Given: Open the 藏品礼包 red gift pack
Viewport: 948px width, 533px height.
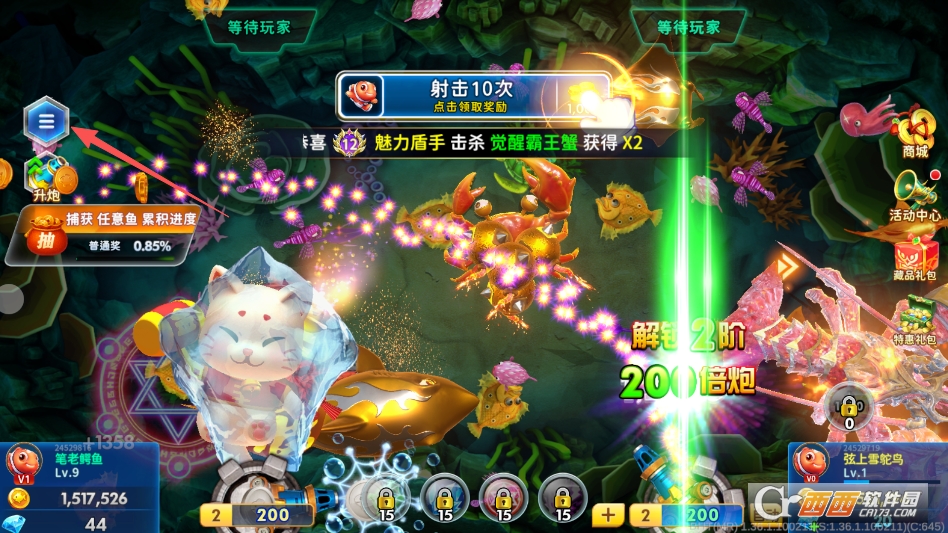Looking at the screenshot, I should (915, 257).
